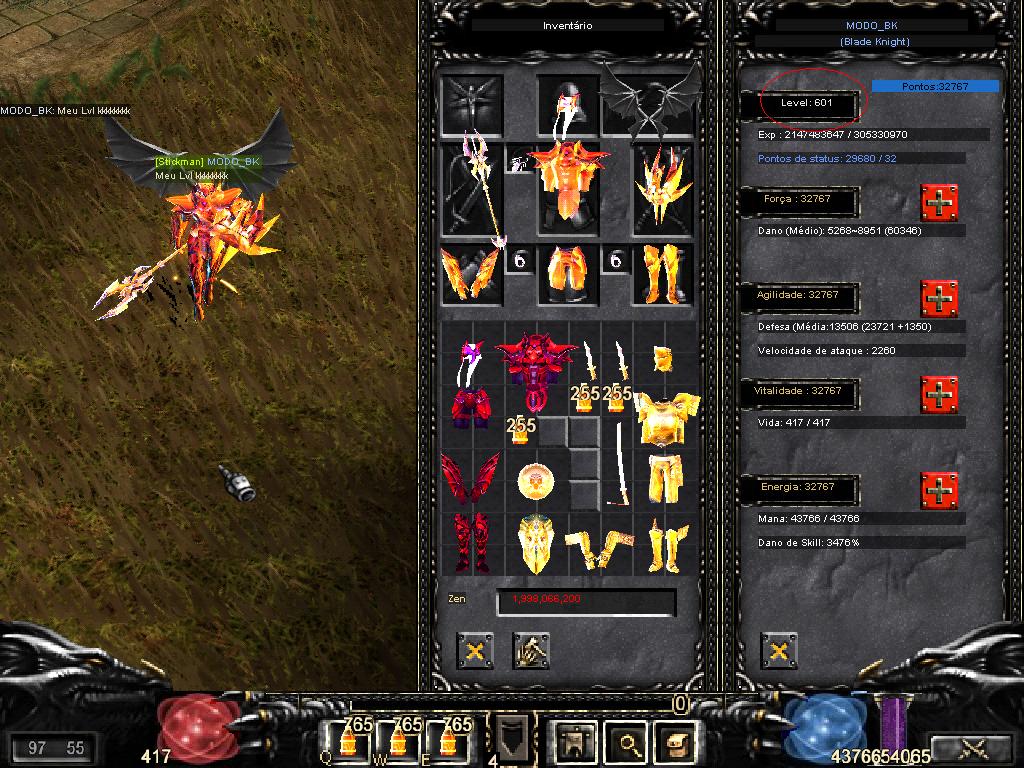Pick the red demon armor in inventory

click(x=537, y=368)
